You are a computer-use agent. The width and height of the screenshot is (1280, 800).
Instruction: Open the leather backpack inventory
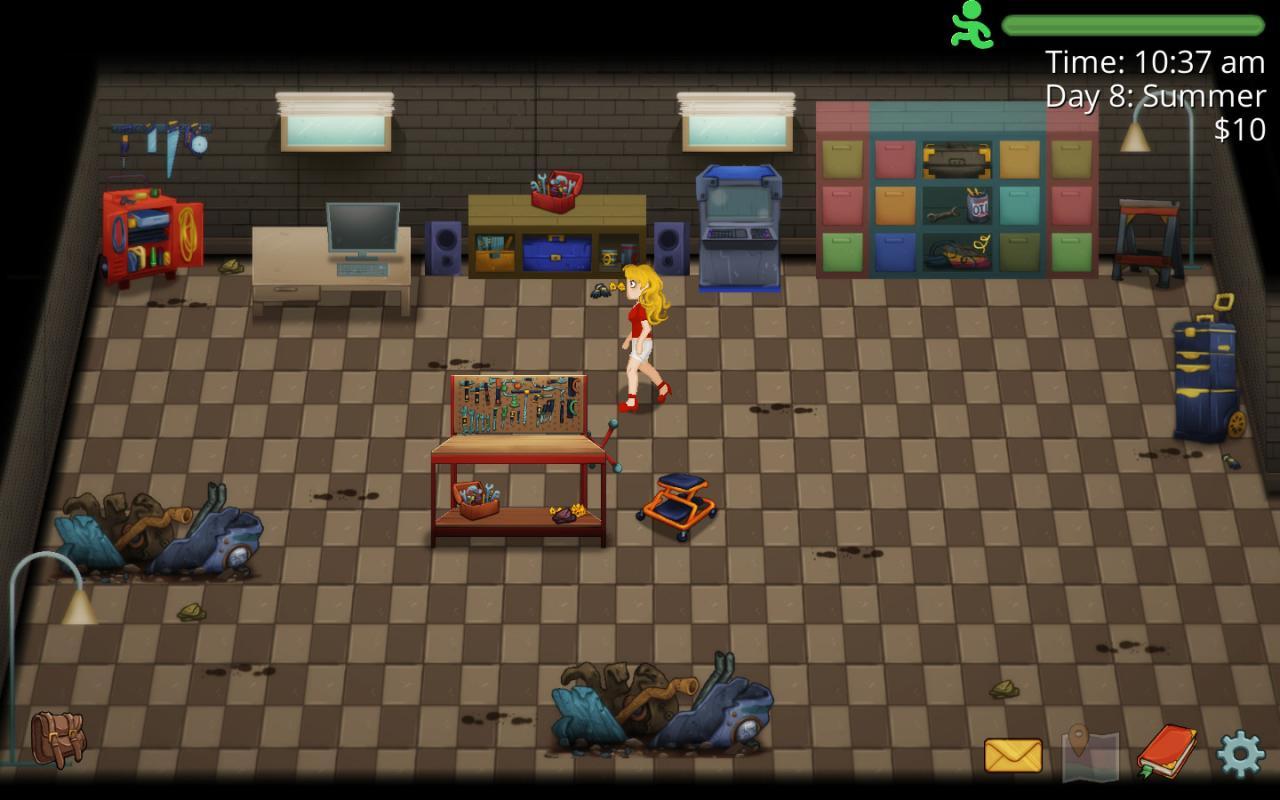57,739
